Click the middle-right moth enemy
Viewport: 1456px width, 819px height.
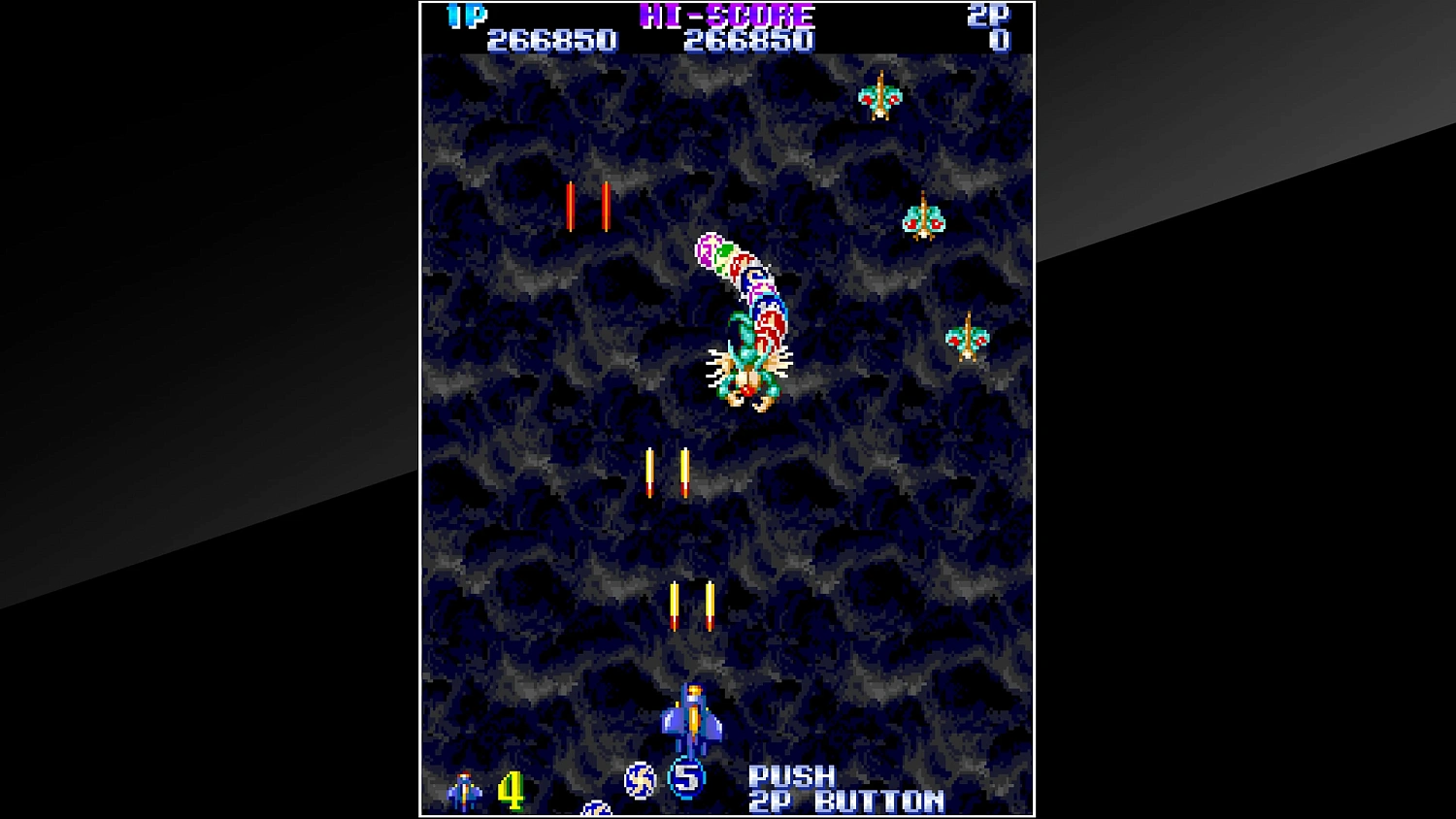point(922,218)
